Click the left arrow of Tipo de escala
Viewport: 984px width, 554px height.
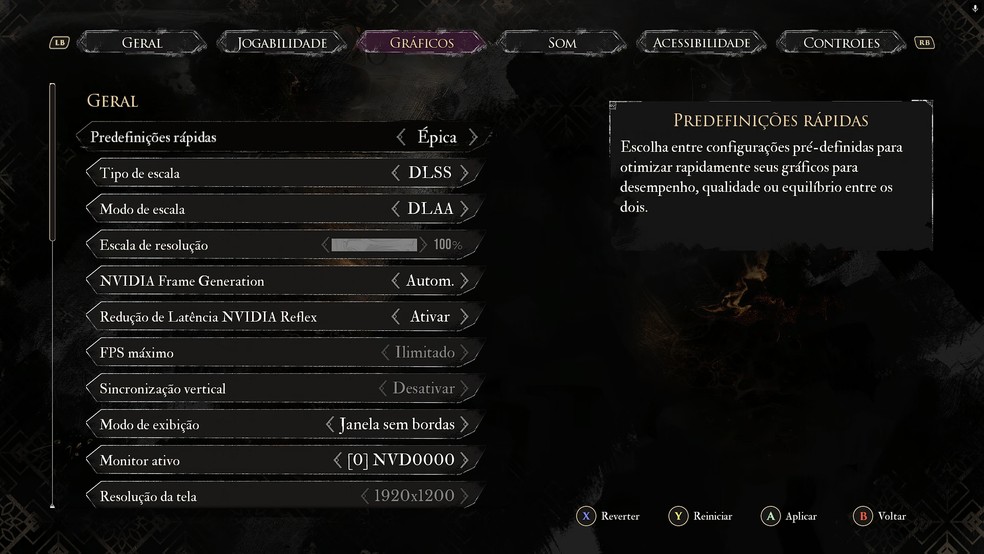397,173
